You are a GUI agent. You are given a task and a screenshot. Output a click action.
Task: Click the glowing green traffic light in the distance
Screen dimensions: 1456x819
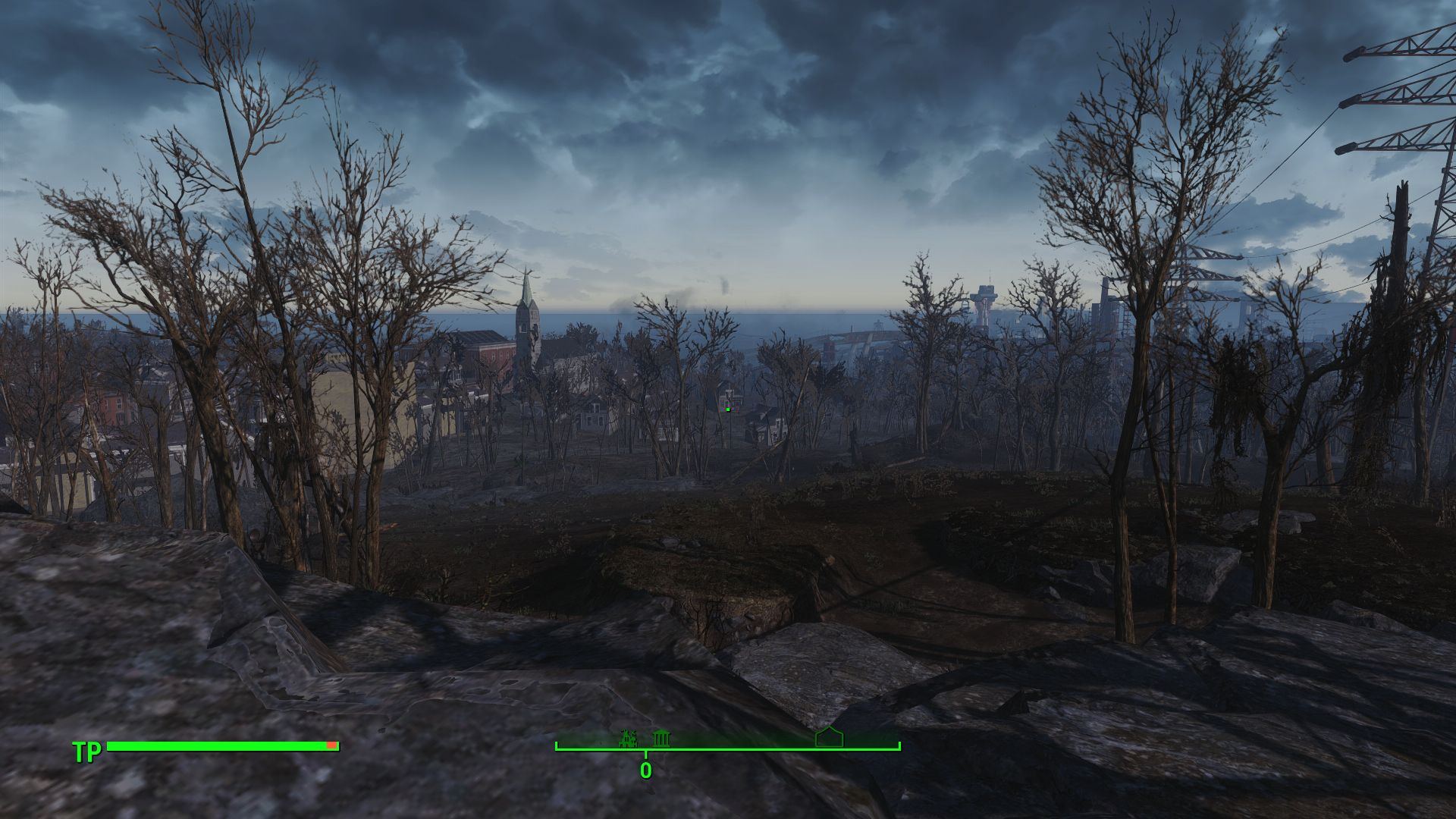pyautogui.click(x=728, y=409)
